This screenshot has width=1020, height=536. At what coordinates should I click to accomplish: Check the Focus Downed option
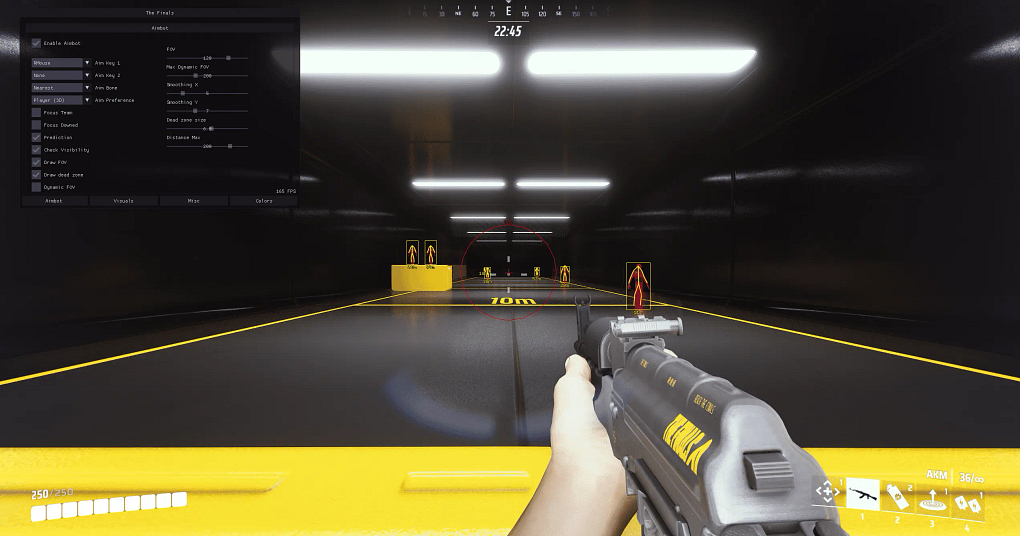tap(37, 125)
